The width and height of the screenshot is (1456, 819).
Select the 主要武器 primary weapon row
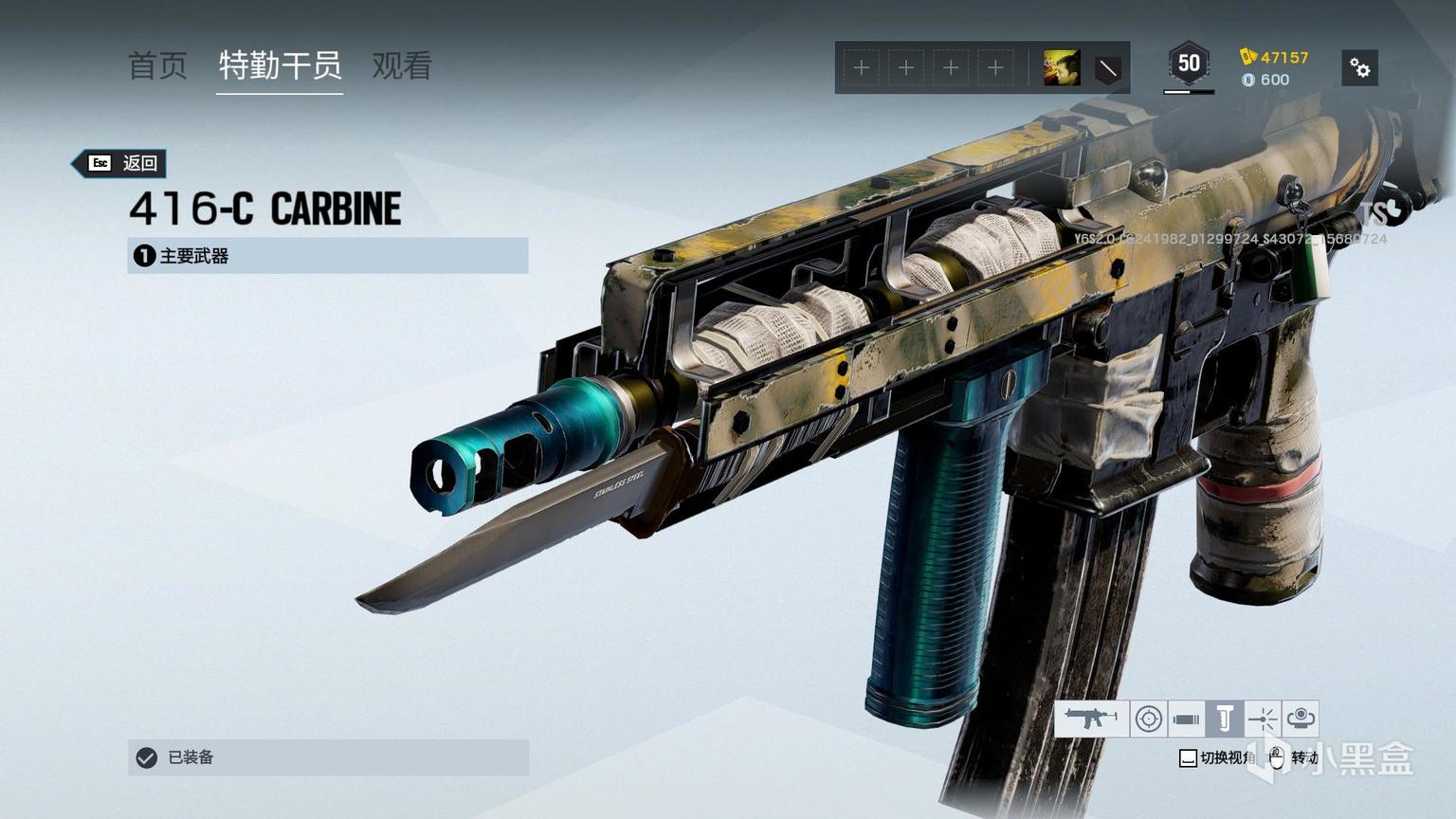coord(327,256)
